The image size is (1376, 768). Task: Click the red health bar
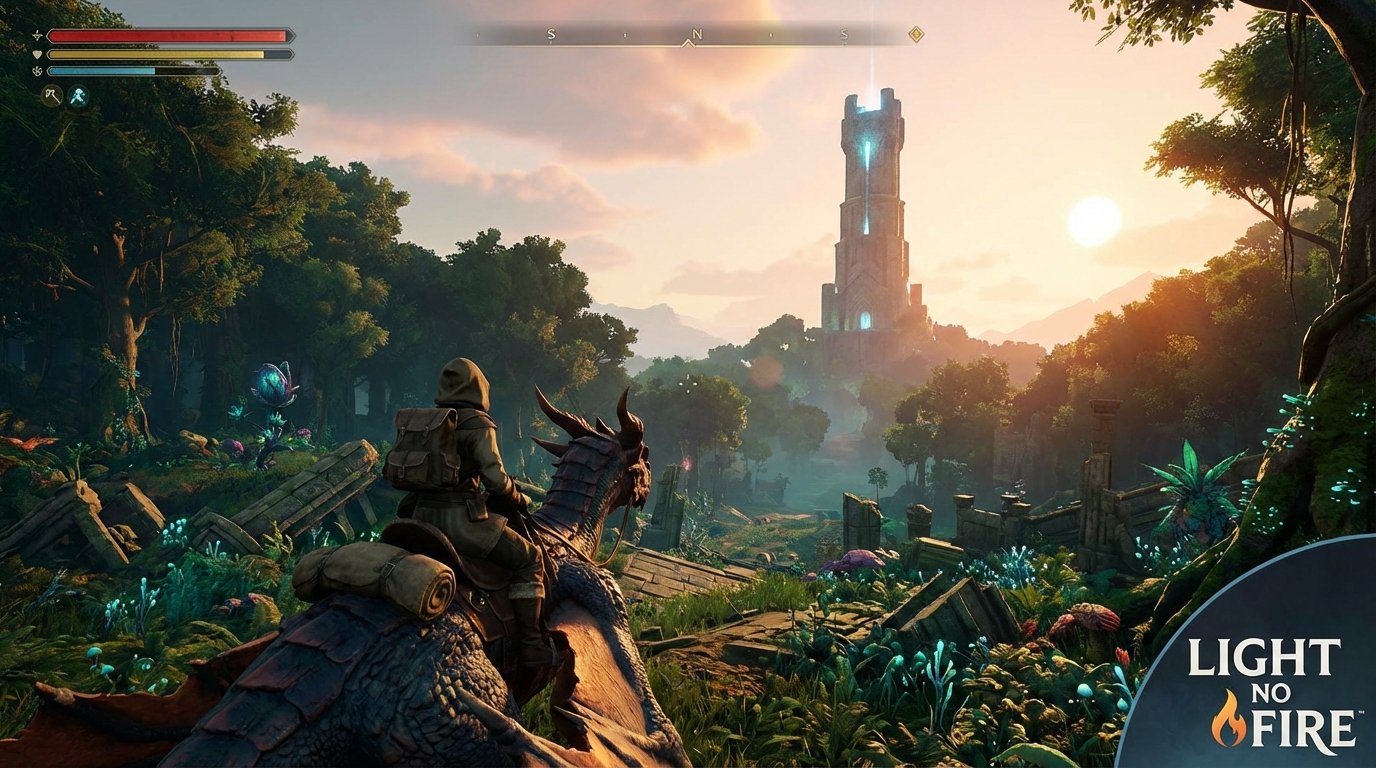pyautogui.click(x=160, y=36)
